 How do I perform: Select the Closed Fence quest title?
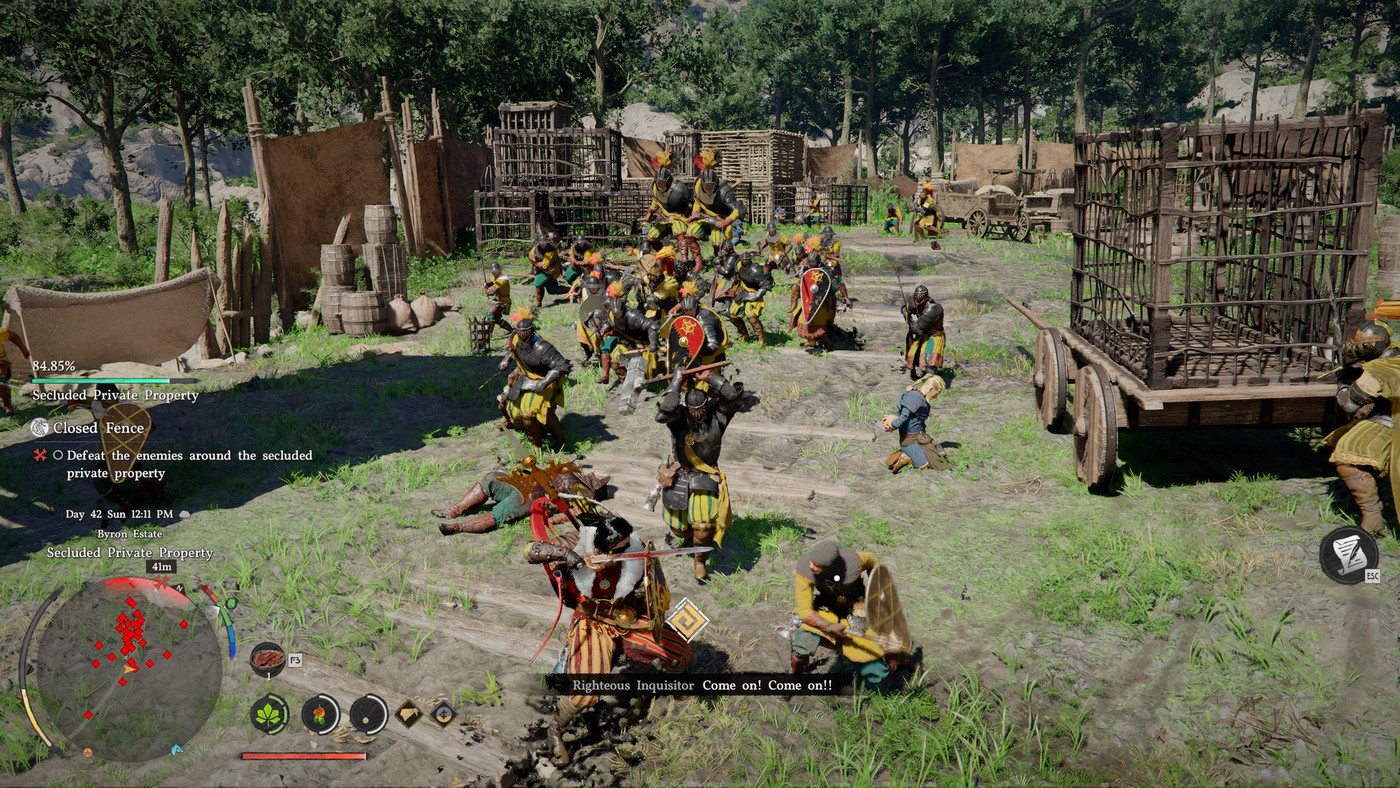[x=89, y=428]
